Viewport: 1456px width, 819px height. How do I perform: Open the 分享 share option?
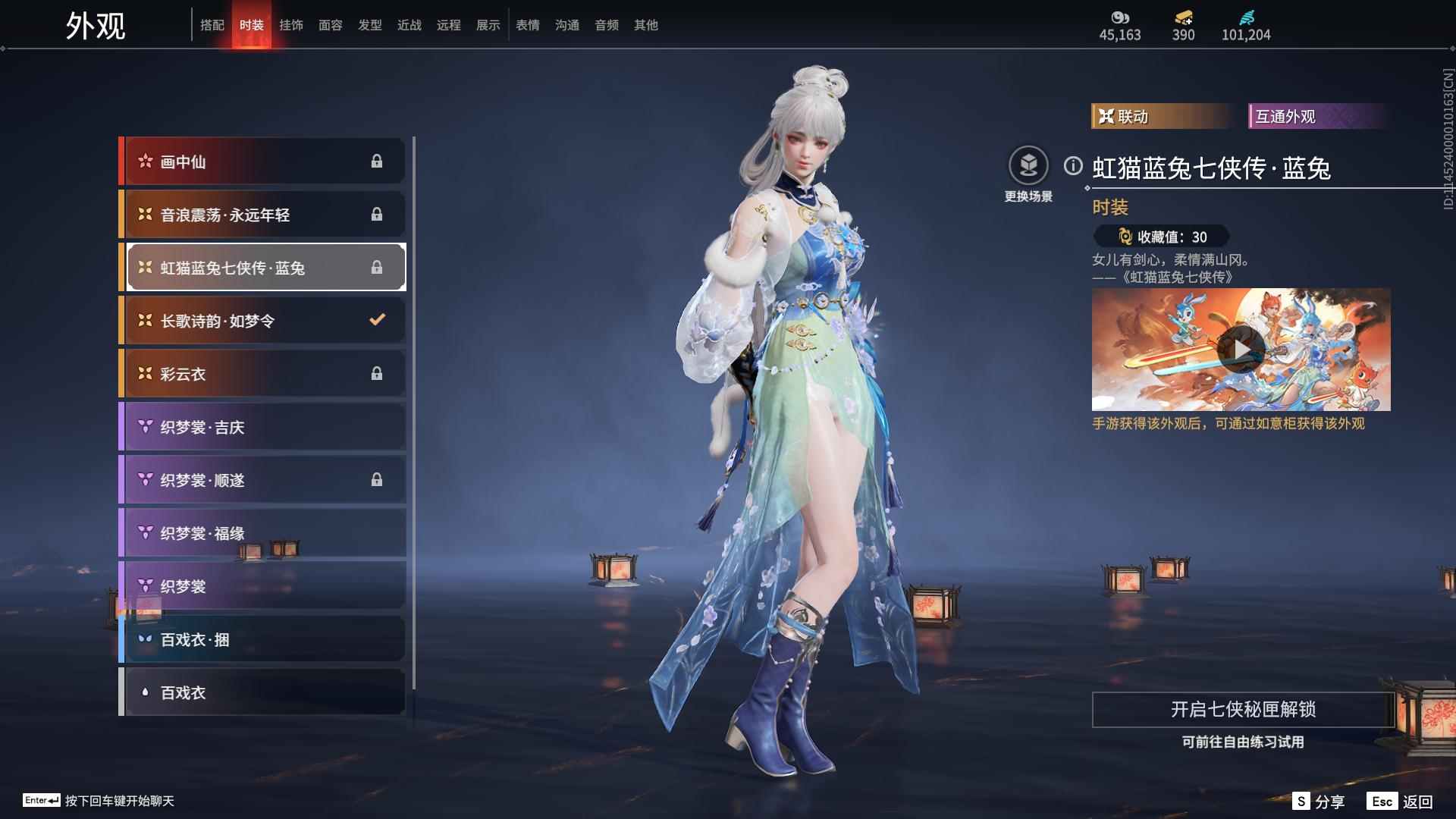click(1319, 802)
